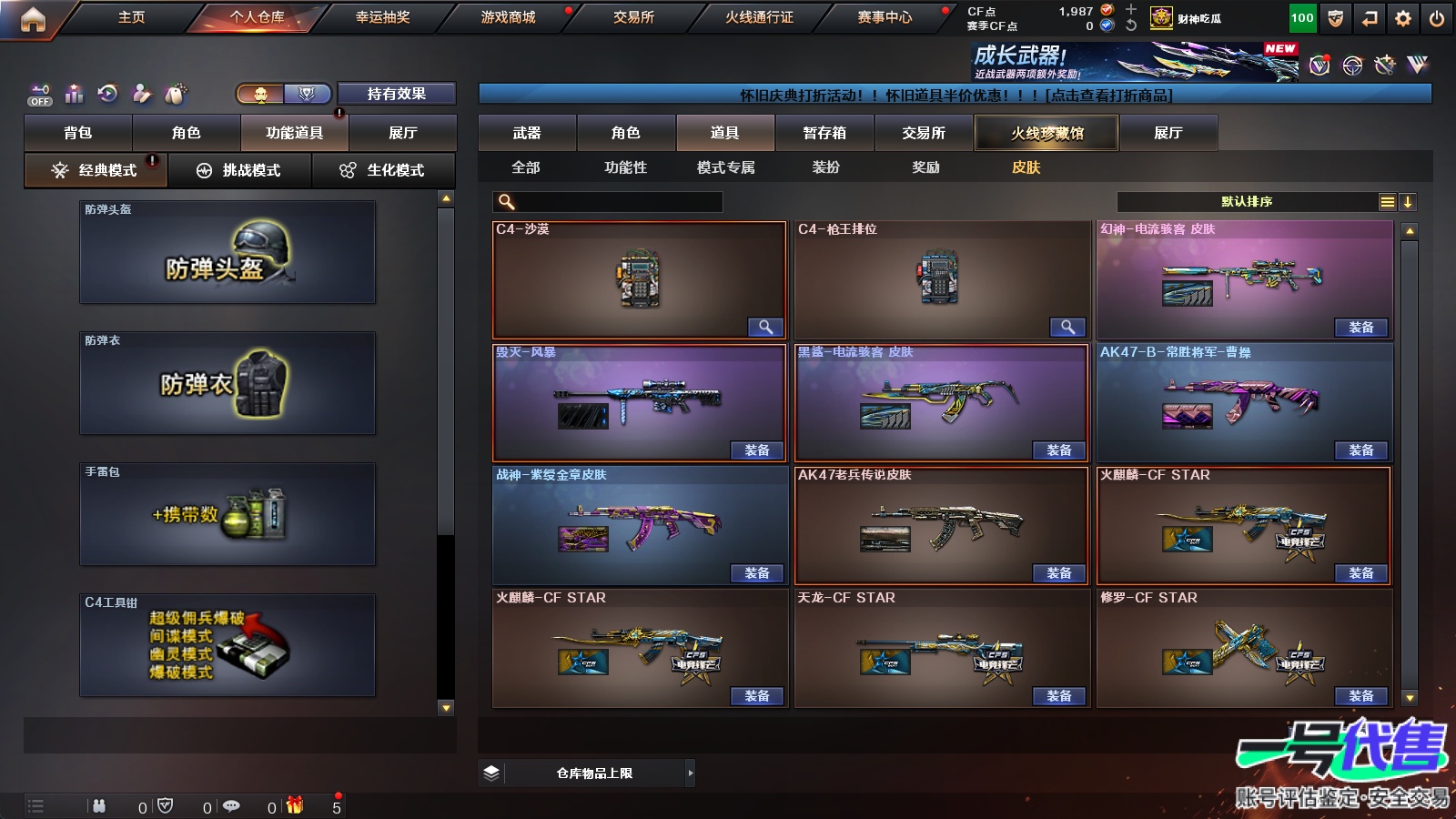Select the 防弹头盔 helmet item slot
Screen dimensions: 1456x819
(227, 252)
